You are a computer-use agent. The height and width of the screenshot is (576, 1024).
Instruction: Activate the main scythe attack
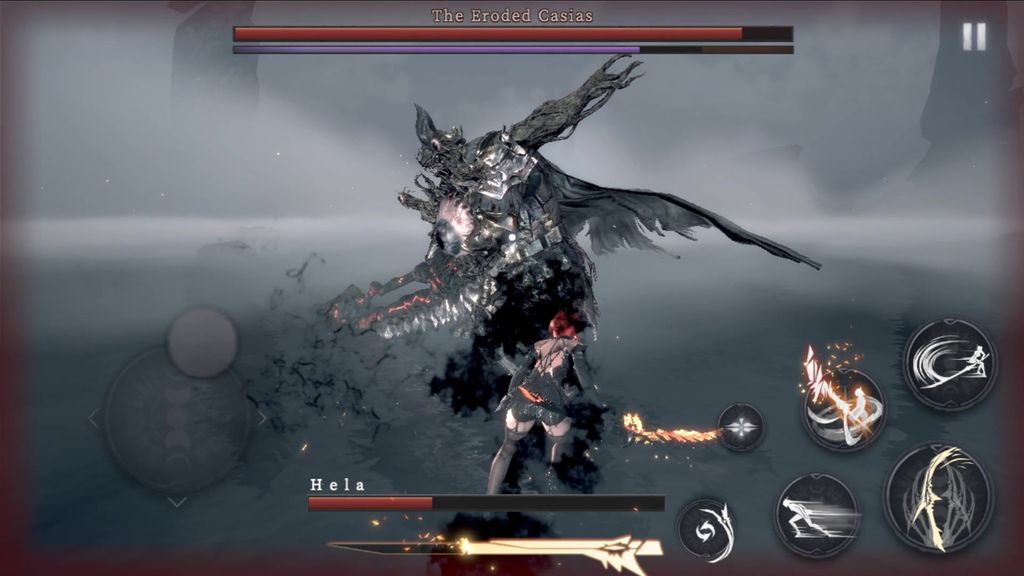(x=938, y=497)
